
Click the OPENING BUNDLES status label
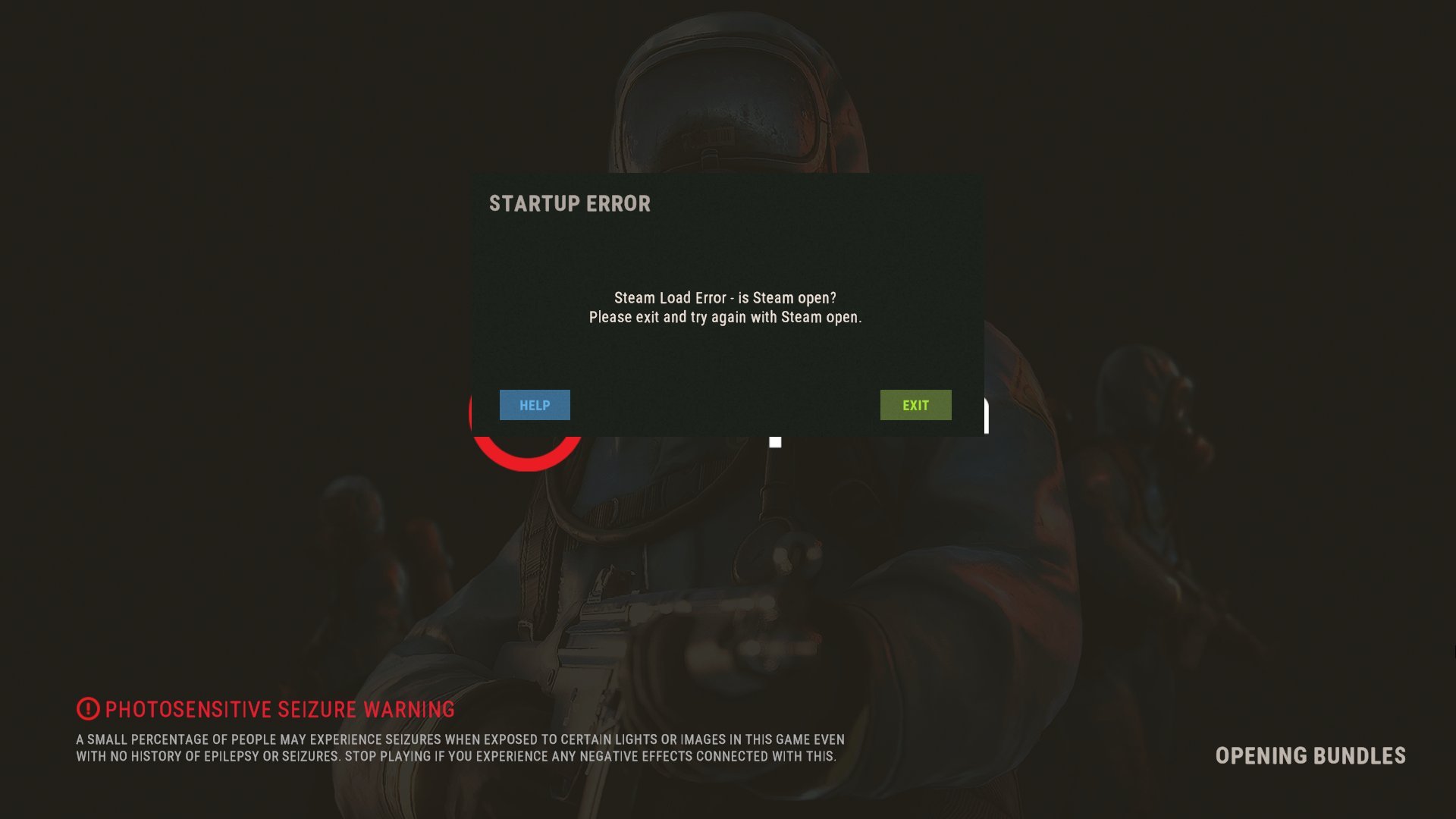point(1310,756)
